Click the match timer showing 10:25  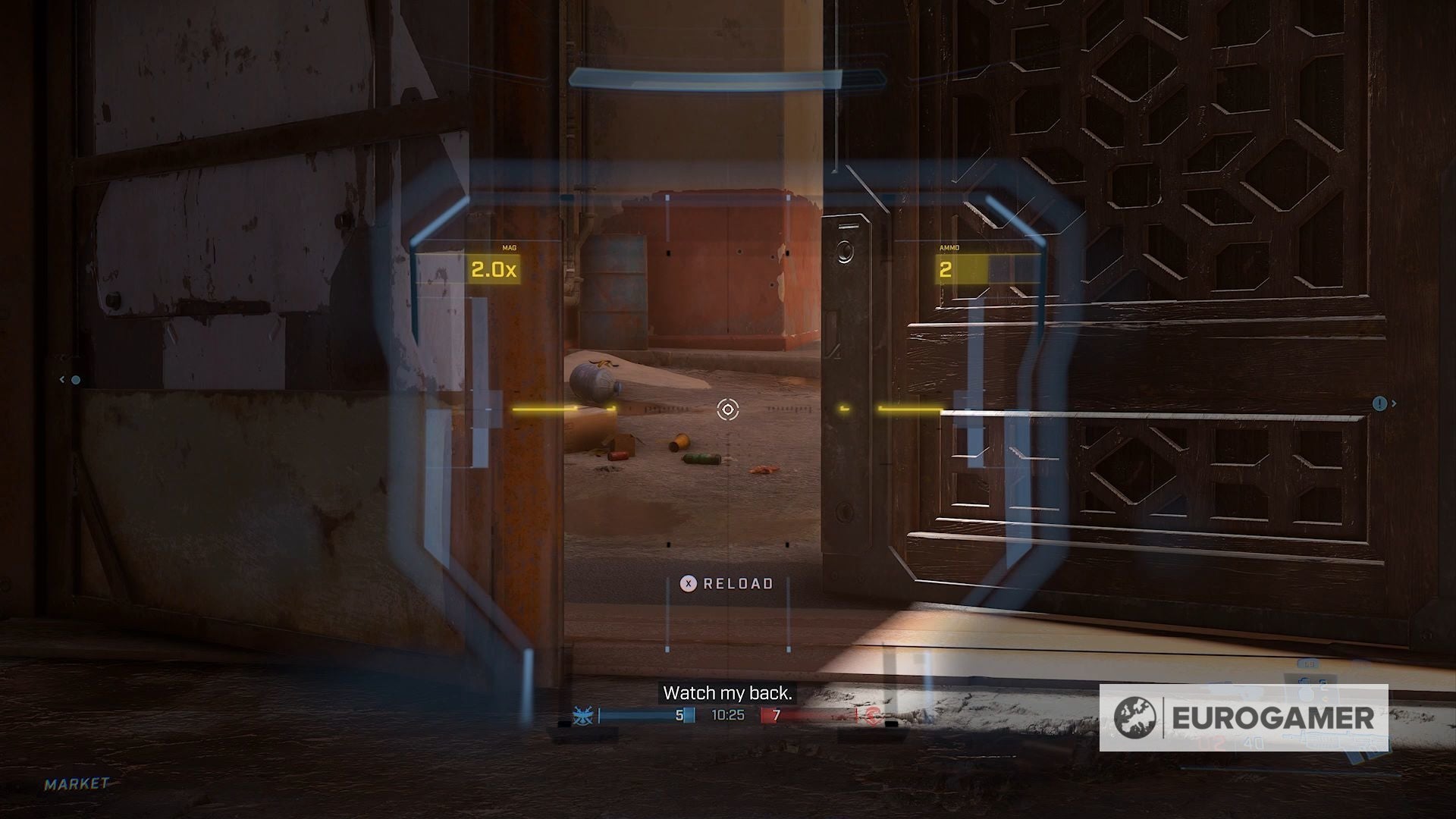pyautogui.click(x=727, y=714)
